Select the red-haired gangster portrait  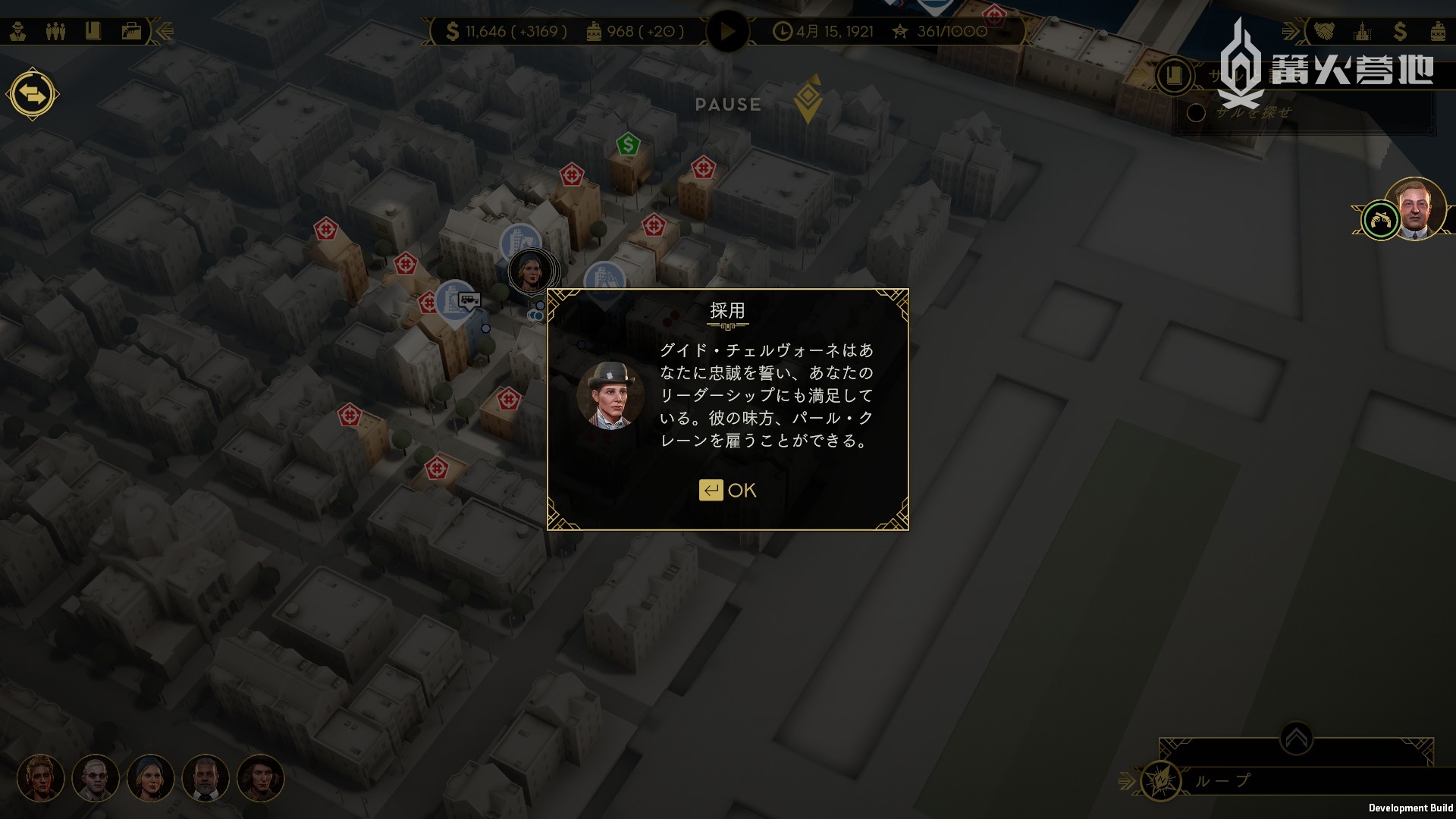click(41, 778)
